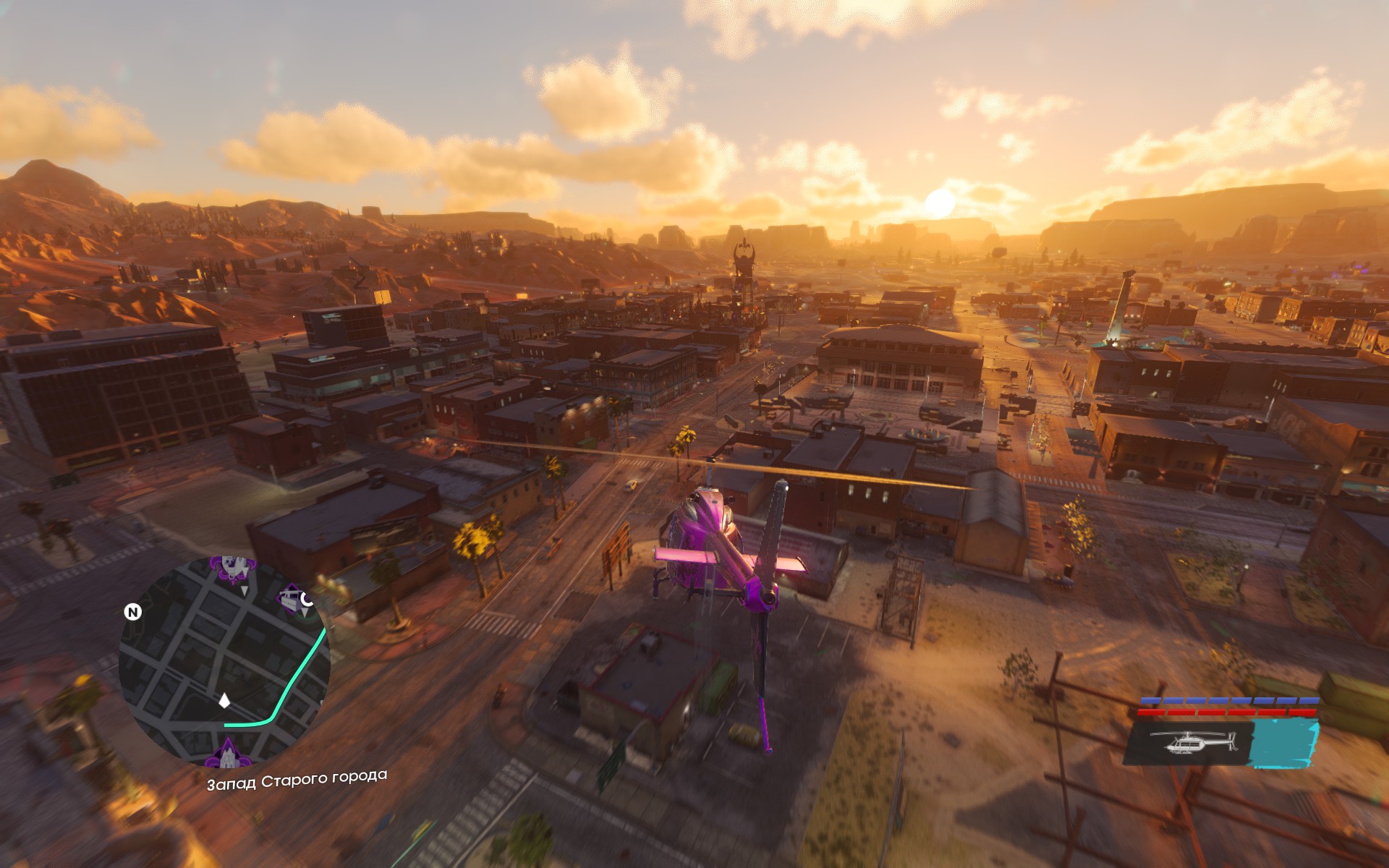Click the white player arrow on minimap
This screenshot has width=1389, height=868.
coord(225,700)
